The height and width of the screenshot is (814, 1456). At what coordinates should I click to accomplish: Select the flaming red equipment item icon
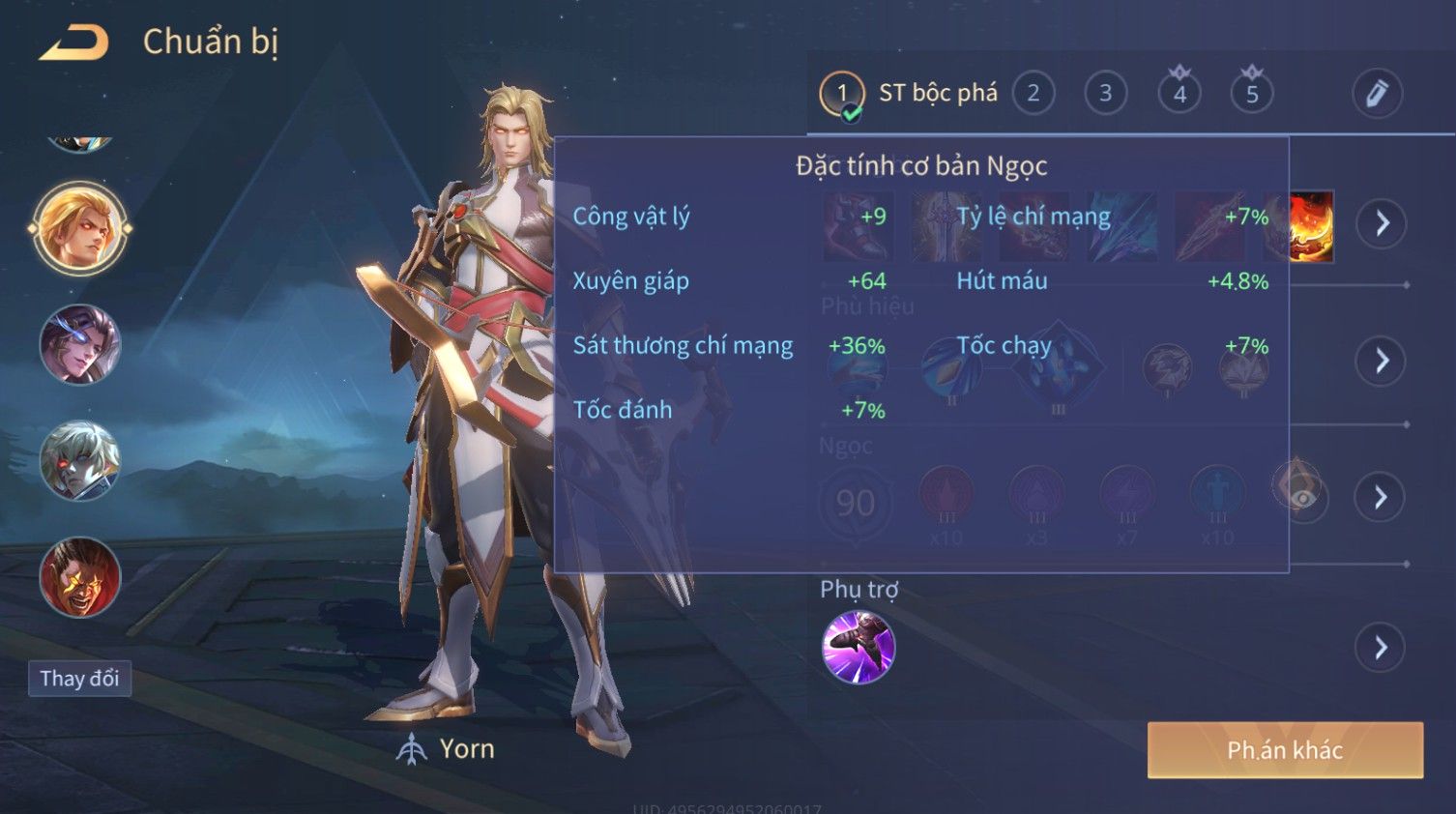pos(1312,225)
